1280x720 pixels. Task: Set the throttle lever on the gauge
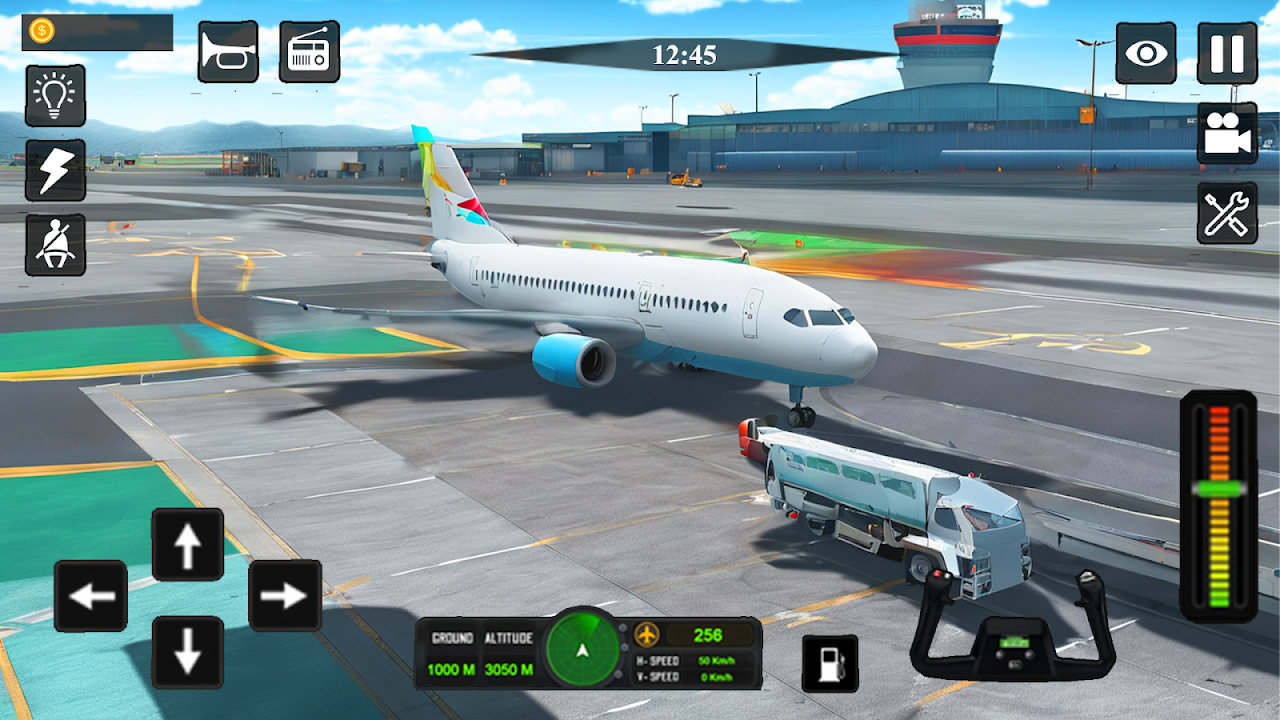click(x=1218, y=489)
